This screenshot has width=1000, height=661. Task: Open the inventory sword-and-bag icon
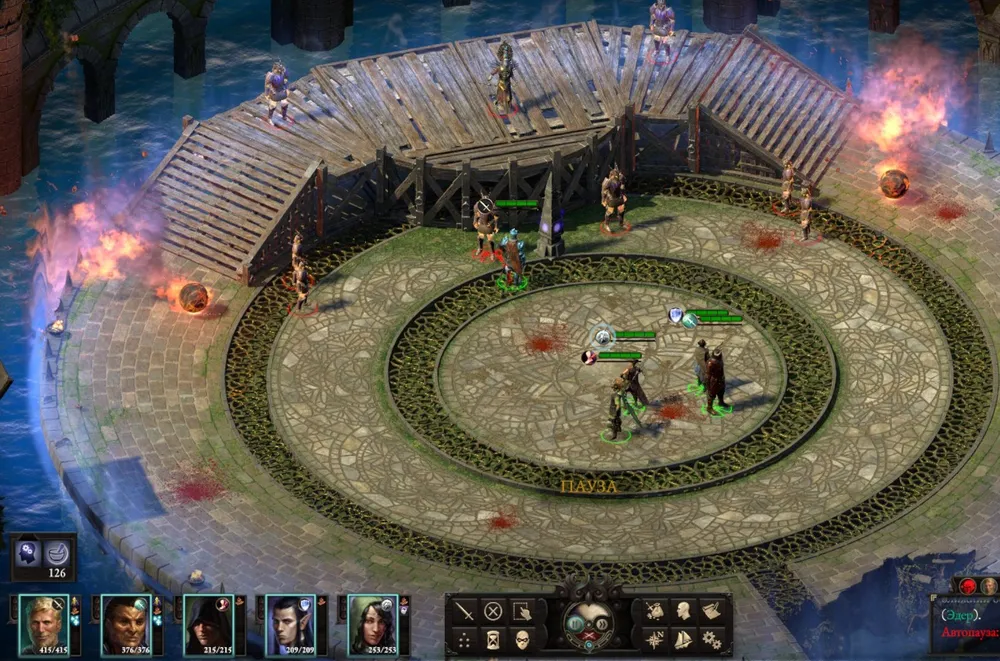(x=654, y=611)
